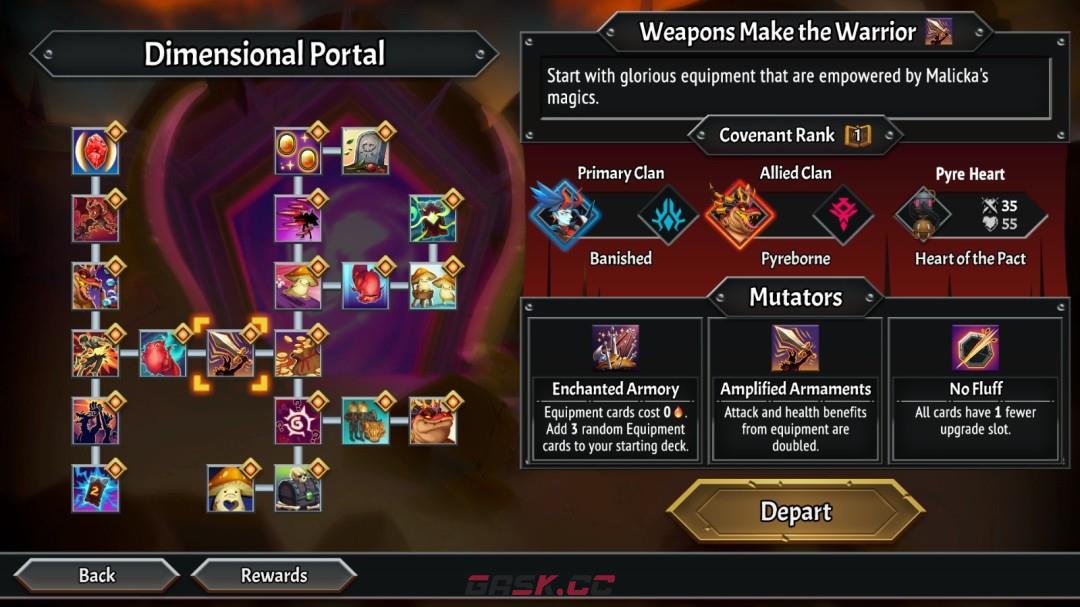Select the gold coin pile portal node
Viewport: 1080px width, 607px height.
coord(297,354)
